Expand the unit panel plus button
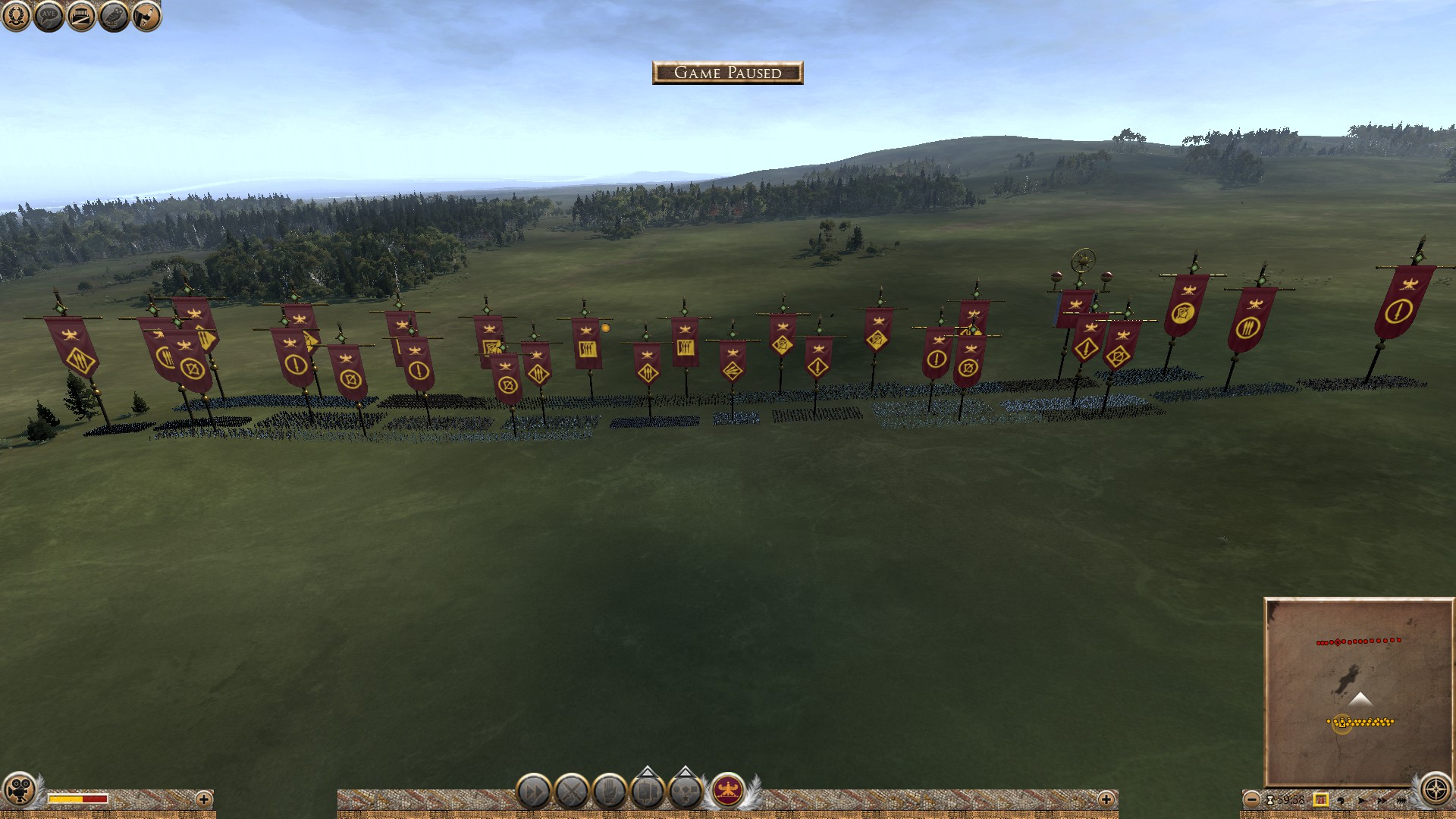Image resolution: width=1456 pixels, height=819 pixels. tap(1106, 799)
